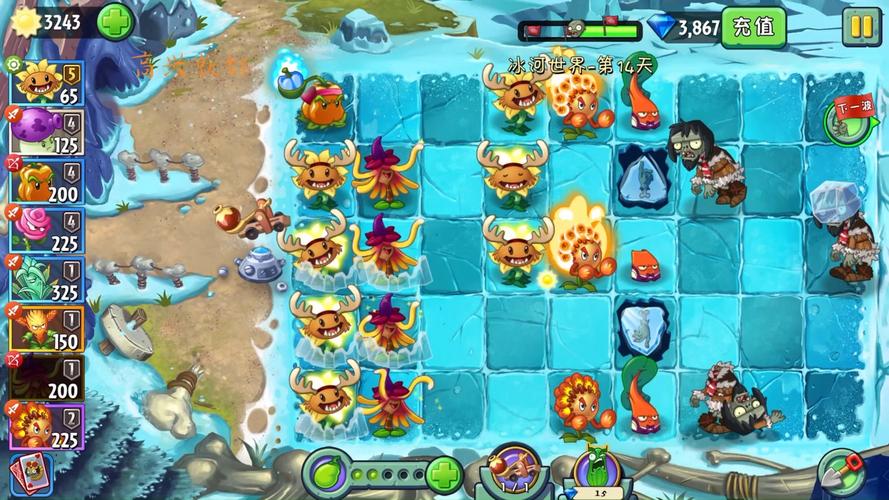Viewport: 889px width, 500px height.
Task: Select the sunflower seed packet costing 65
Action: pyautogui.click(x=47, y=83)
